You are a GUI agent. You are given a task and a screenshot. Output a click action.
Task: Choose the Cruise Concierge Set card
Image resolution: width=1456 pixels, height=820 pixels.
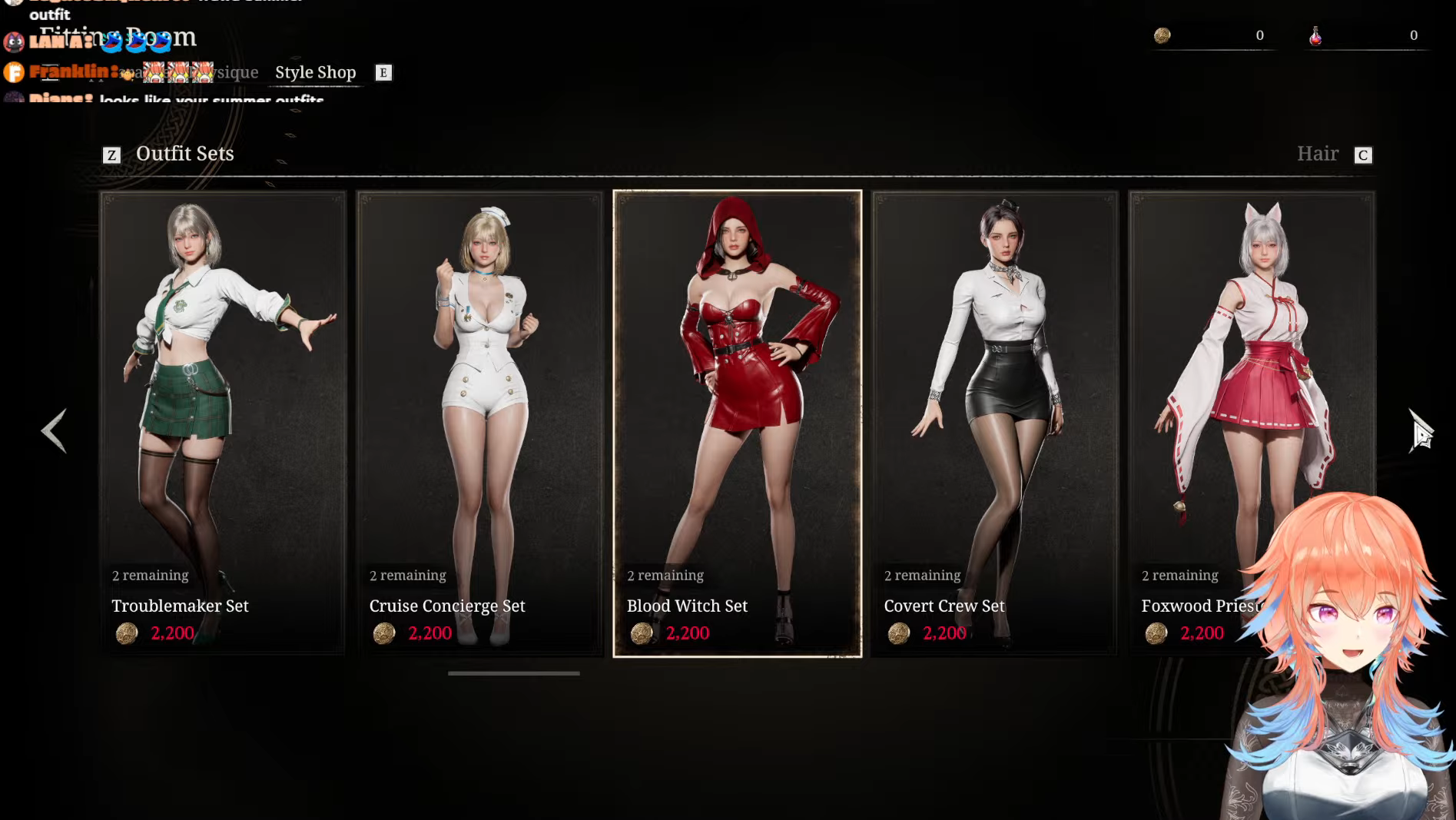click(x=480, y=423)
